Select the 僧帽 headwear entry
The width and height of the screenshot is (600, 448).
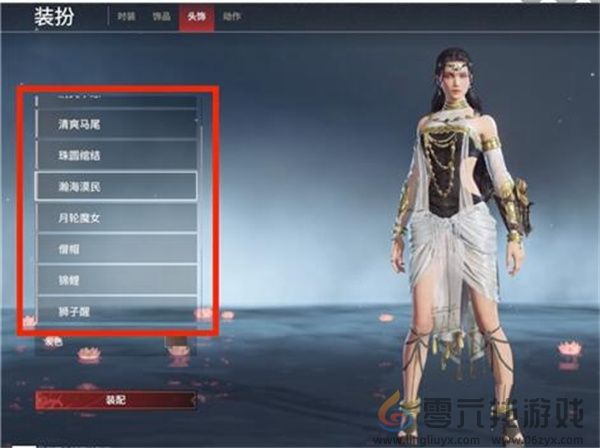point(116,247)
